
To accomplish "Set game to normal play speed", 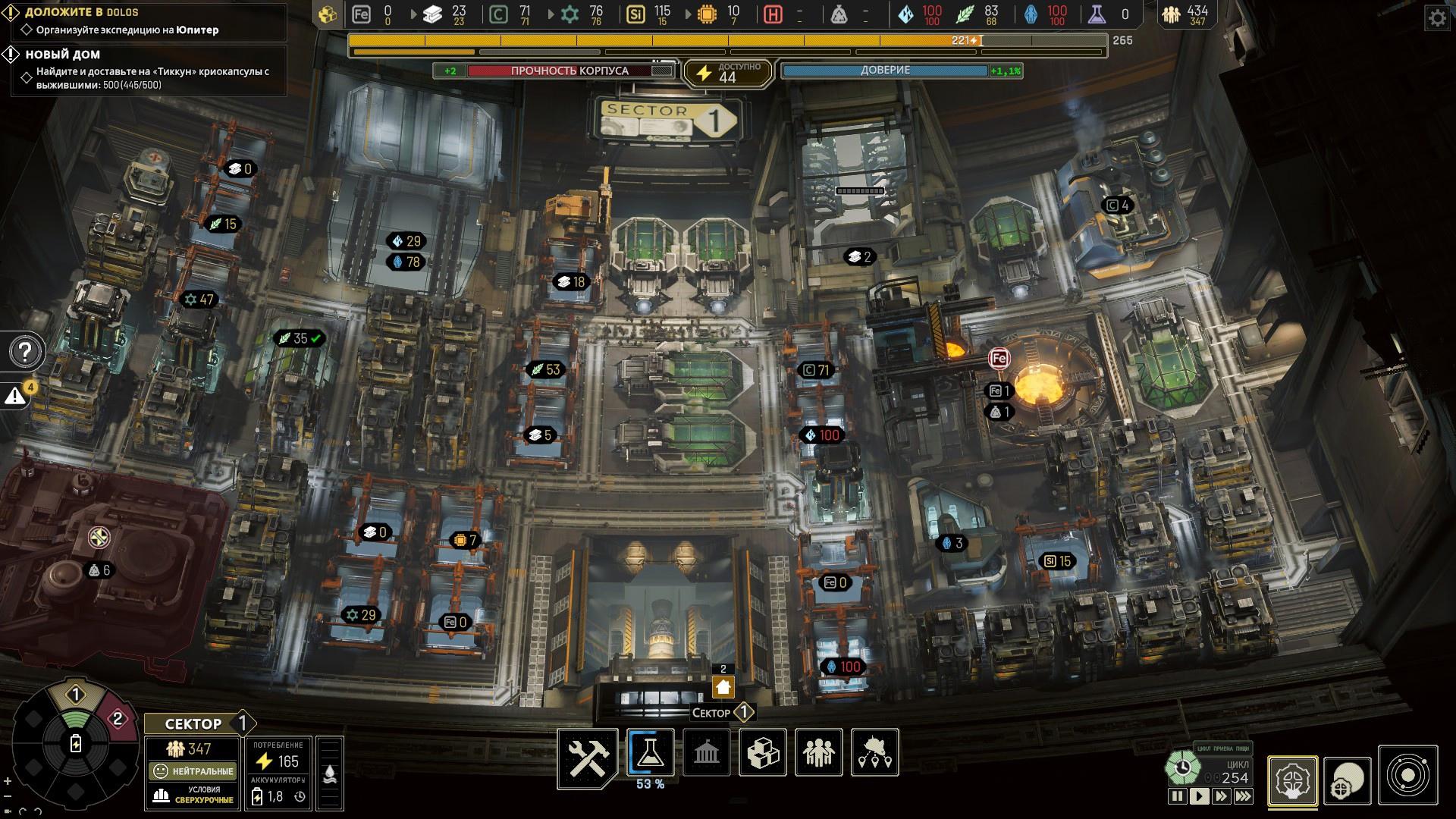I will (1199, 796).
